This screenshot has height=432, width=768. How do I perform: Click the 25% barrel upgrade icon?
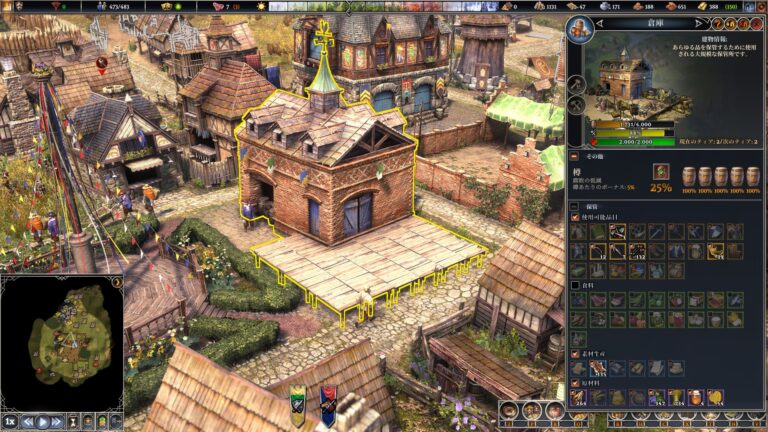661,174
